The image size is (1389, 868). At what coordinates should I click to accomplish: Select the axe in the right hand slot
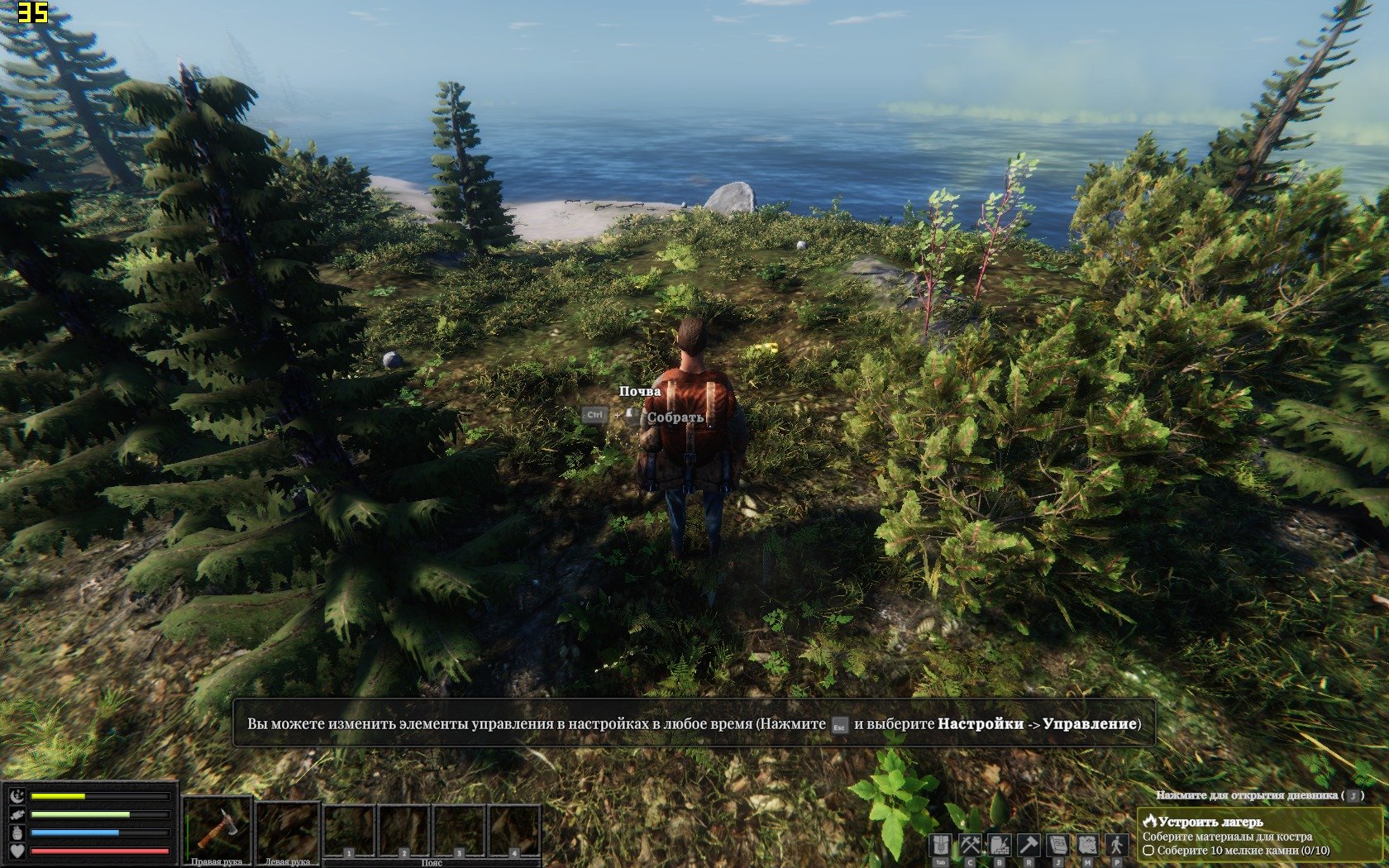coord(217,827)
